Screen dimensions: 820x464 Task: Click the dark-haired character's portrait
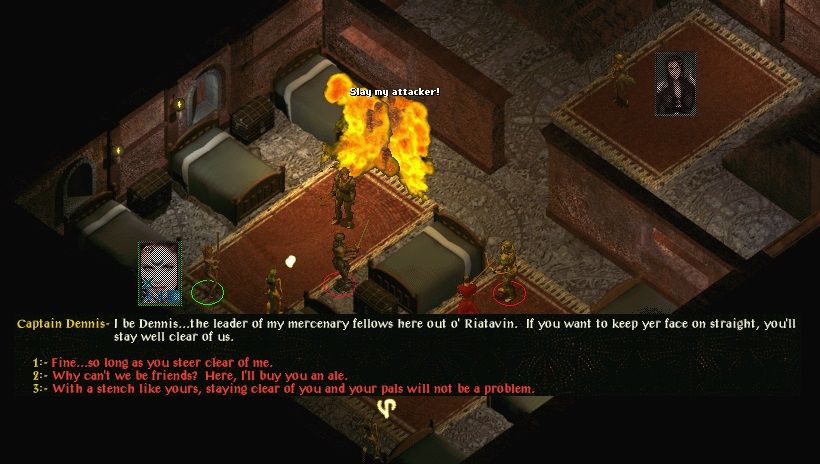675,83
